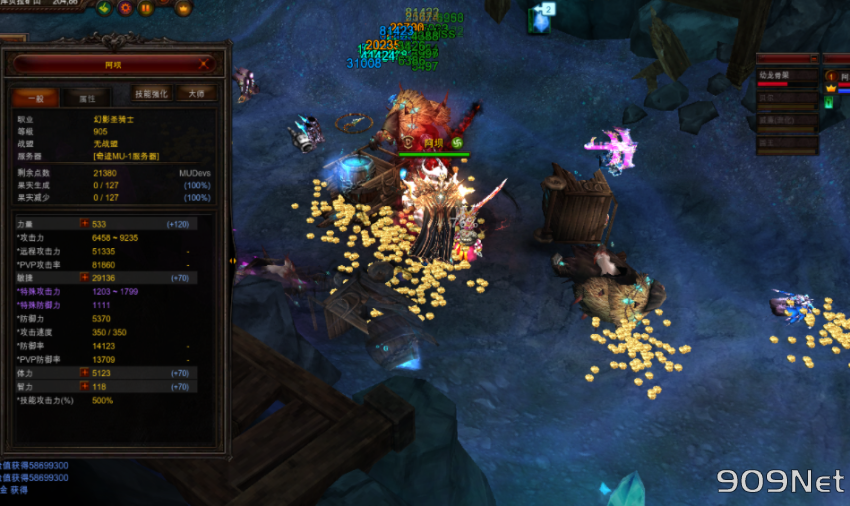The height and width of the screenshot is (506, 850).
Task: Click the 大师 button
Action: click(196, 93)
